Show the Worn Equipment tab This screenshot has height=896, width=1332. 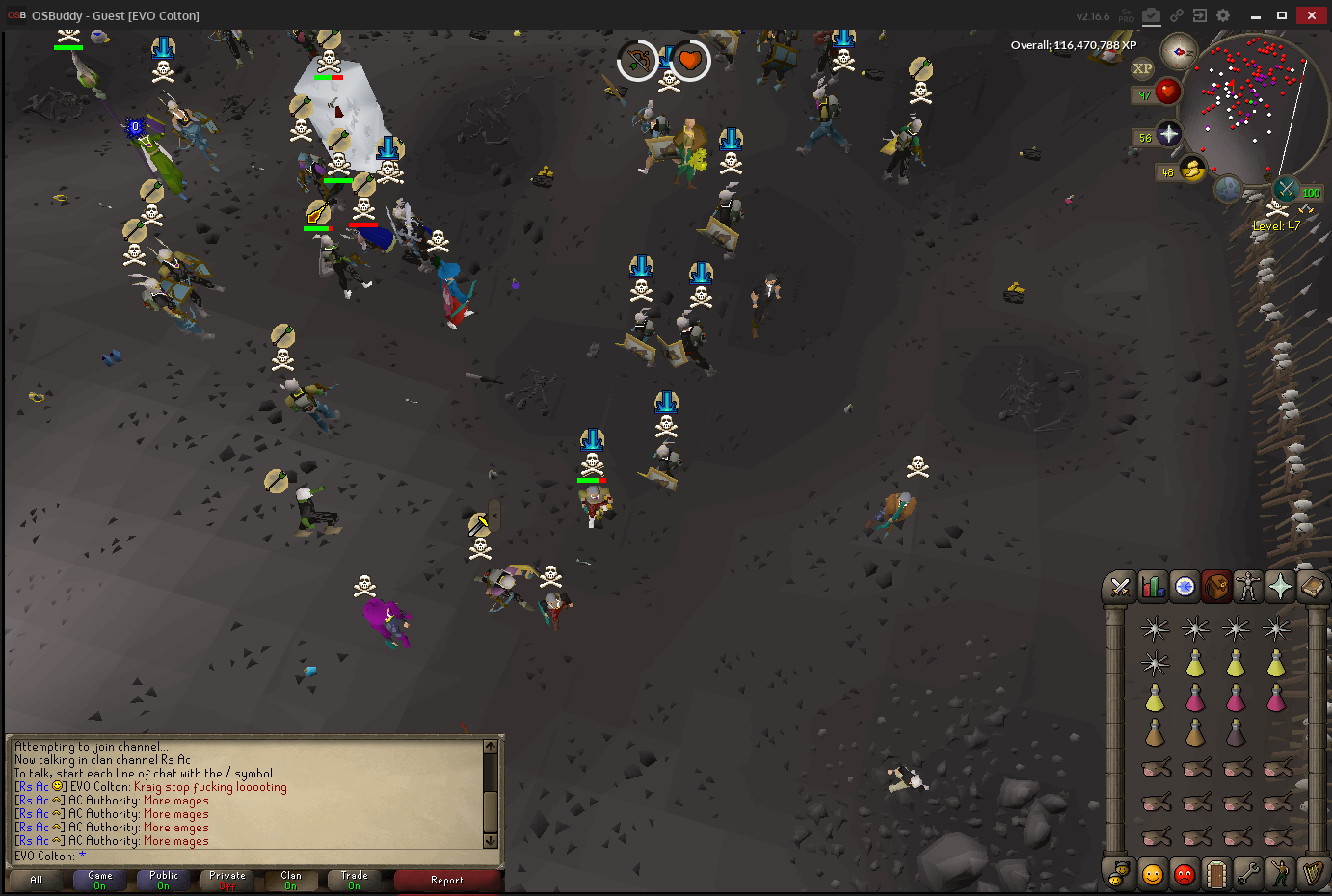(x=1248, y=586)
